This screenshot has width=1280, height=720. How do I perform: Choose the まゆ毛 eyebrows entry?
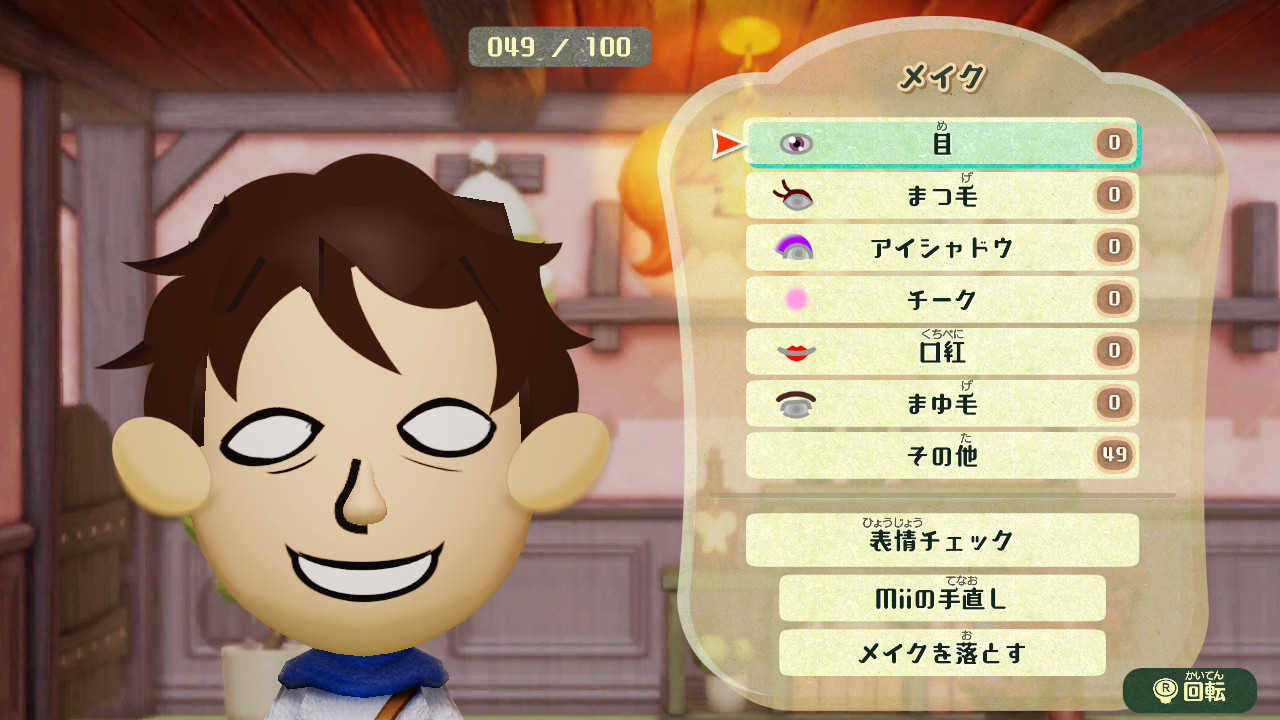click(941, 403)
